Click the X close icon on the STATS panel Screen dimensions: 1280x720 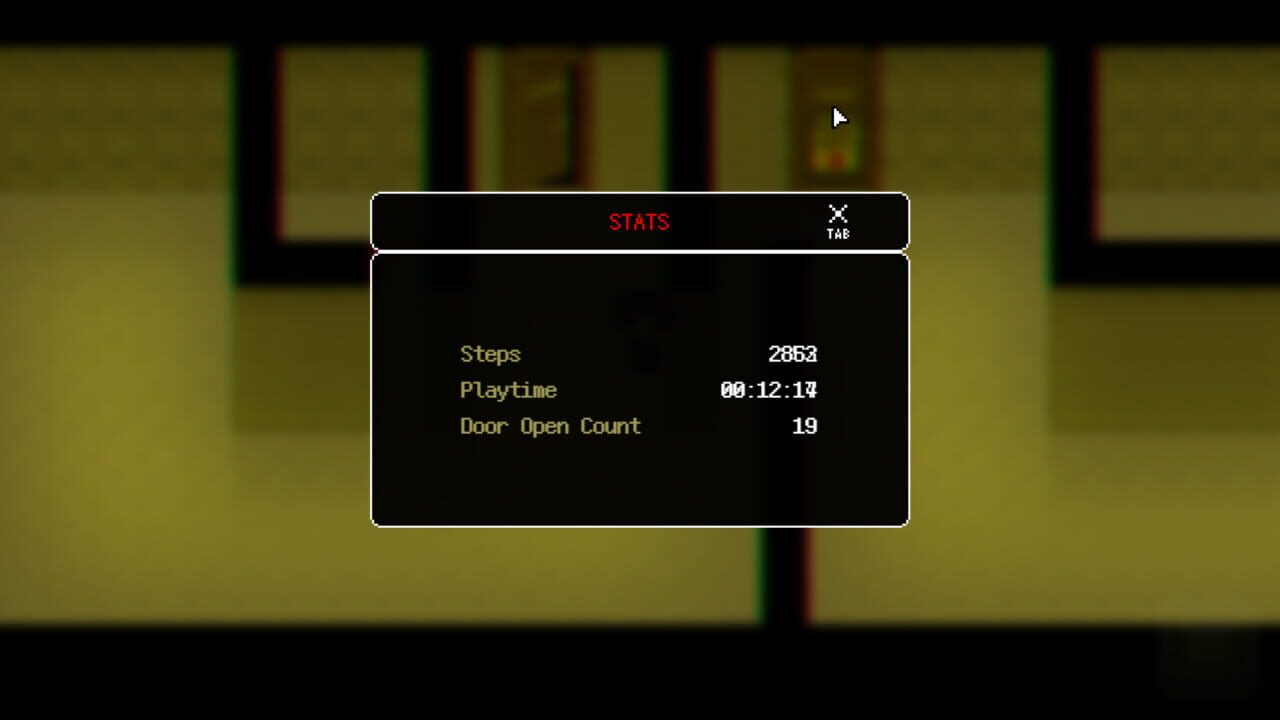click(x=838, y=212)
